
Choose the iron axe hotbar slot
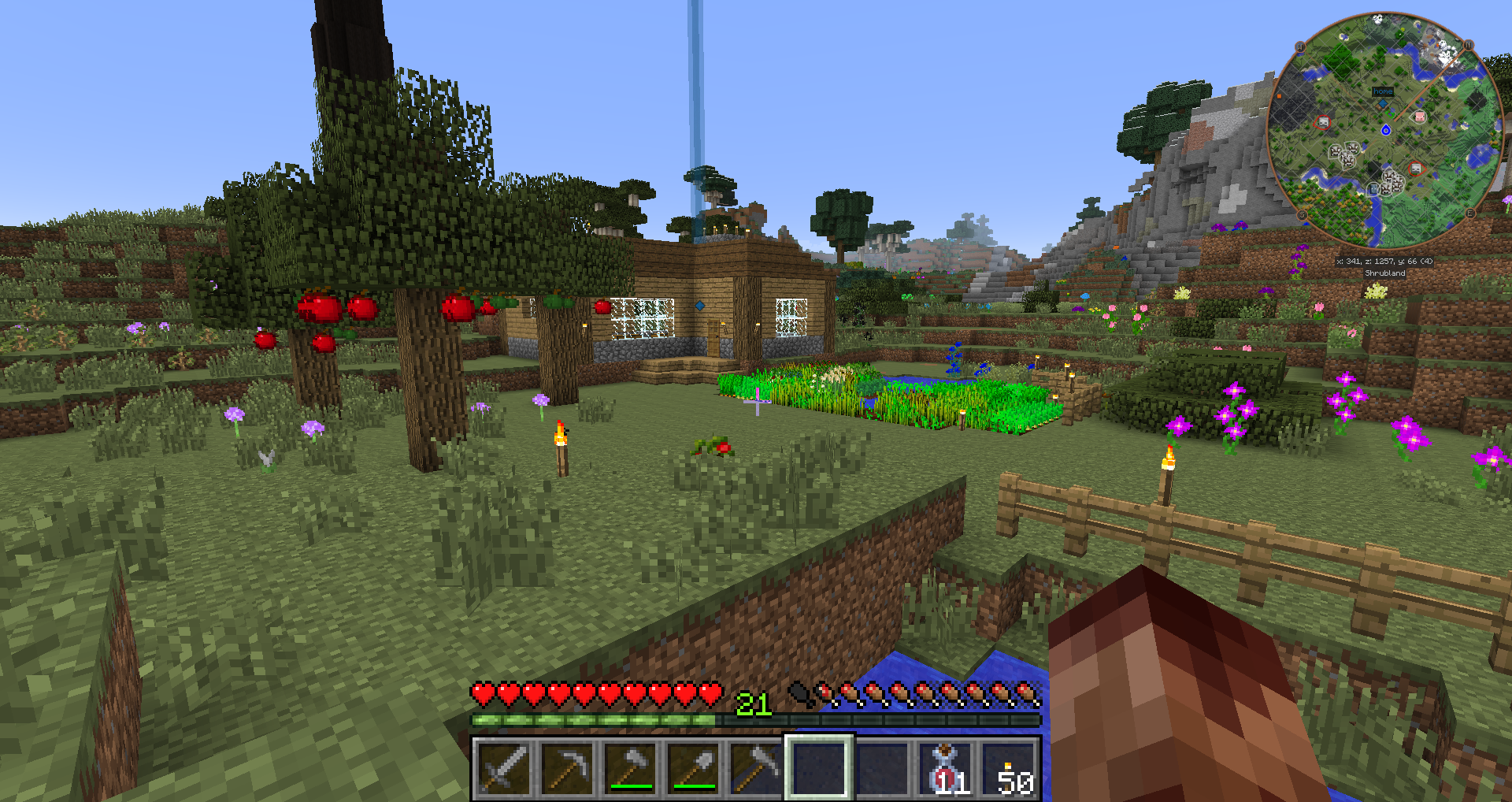(x=630, y=767)
